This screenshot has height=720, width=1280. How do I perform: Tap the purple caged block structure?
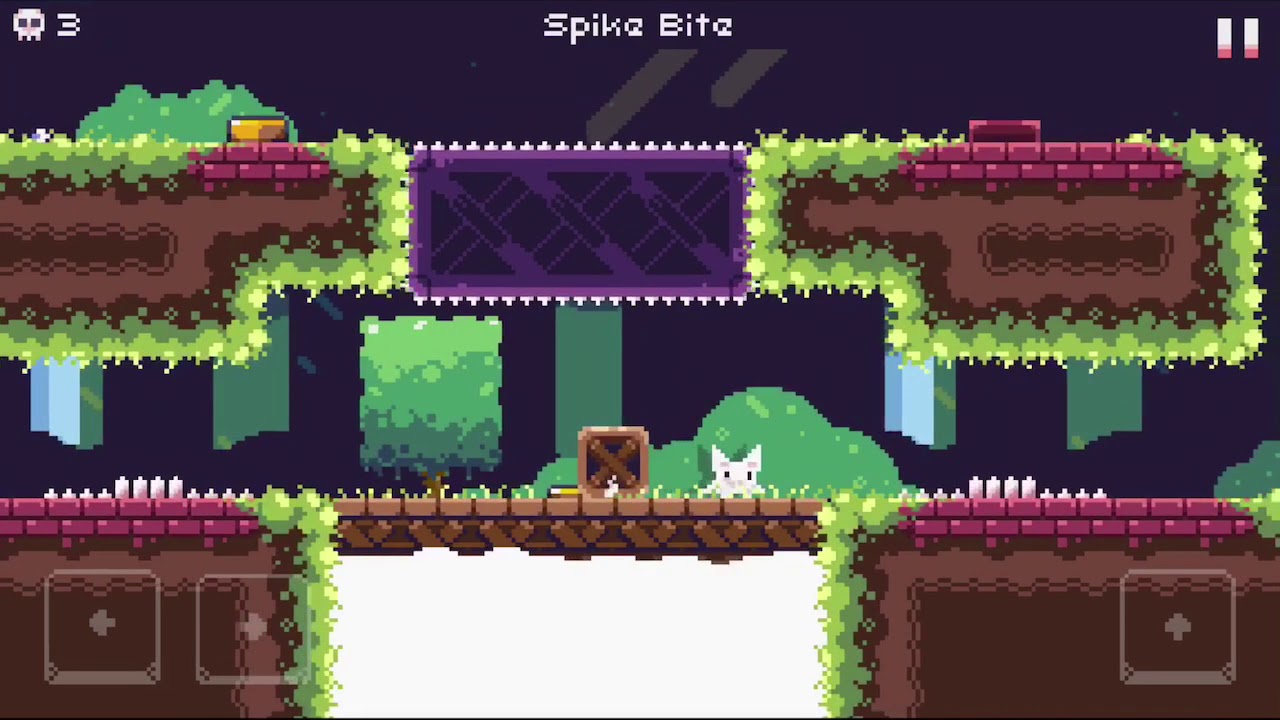[x=578, y=222]
